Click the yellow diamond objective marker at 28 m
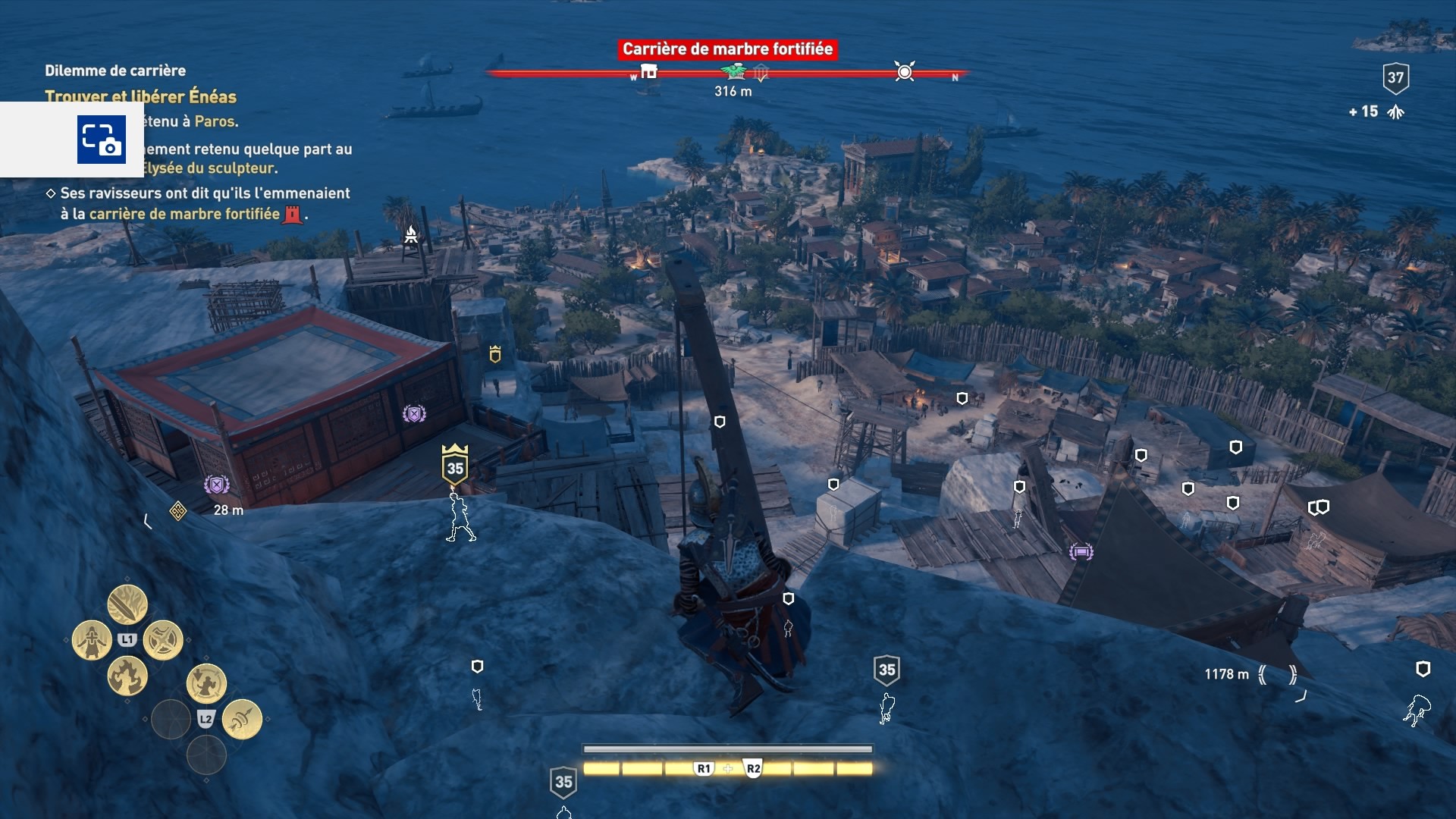The image size is (1456, 819). point(178,510)
